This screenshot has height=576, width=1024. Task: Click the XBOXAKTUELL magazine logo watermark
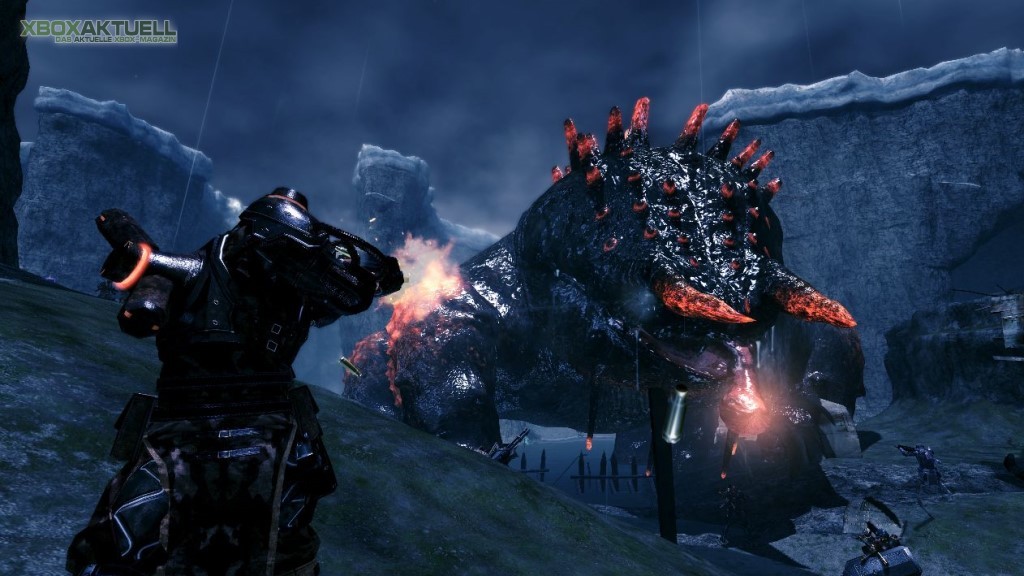pyautogui.click(x=98, y=31)
